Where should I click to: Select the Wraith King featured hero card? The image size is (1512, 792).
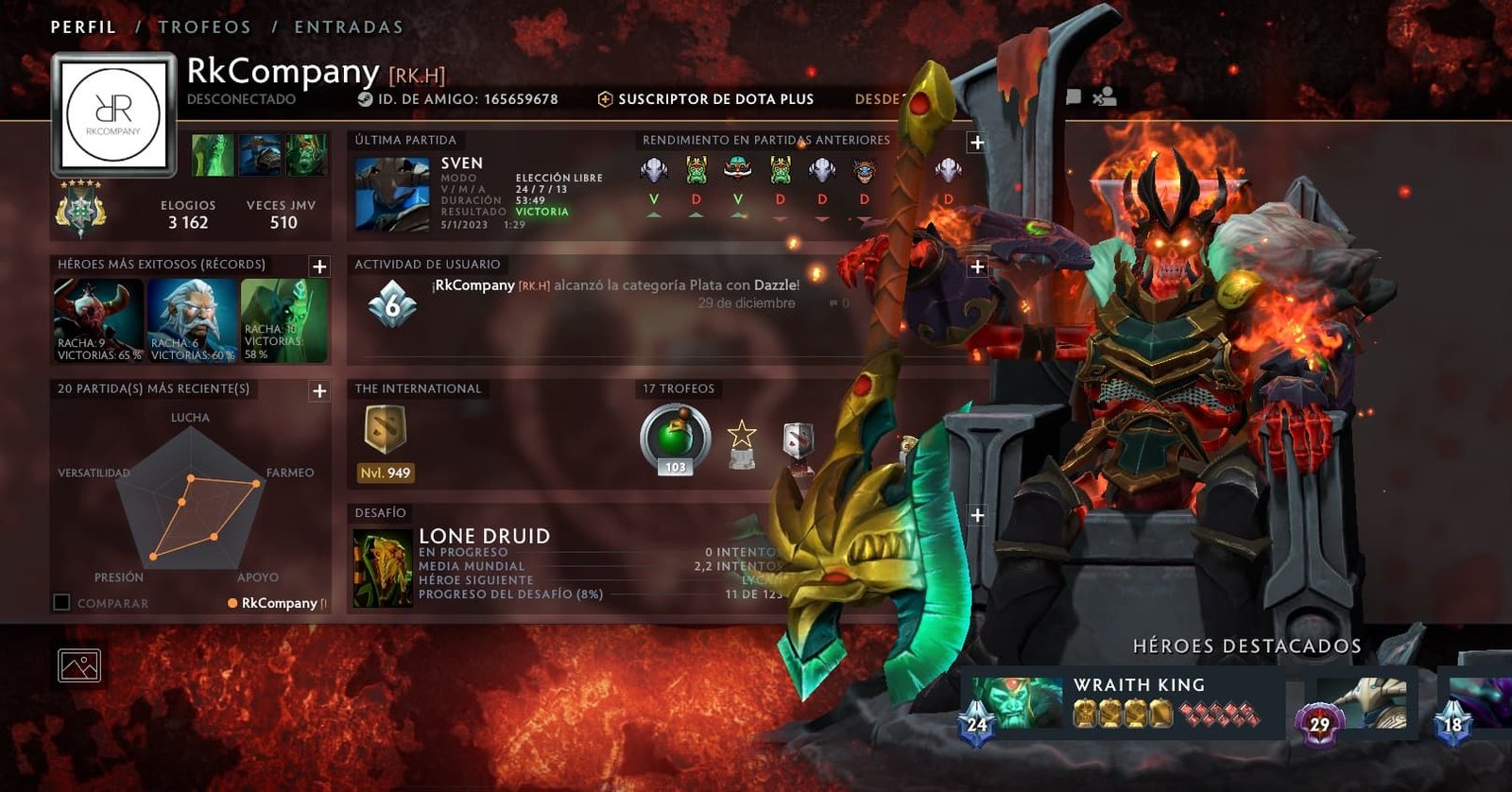[1121, 704]
